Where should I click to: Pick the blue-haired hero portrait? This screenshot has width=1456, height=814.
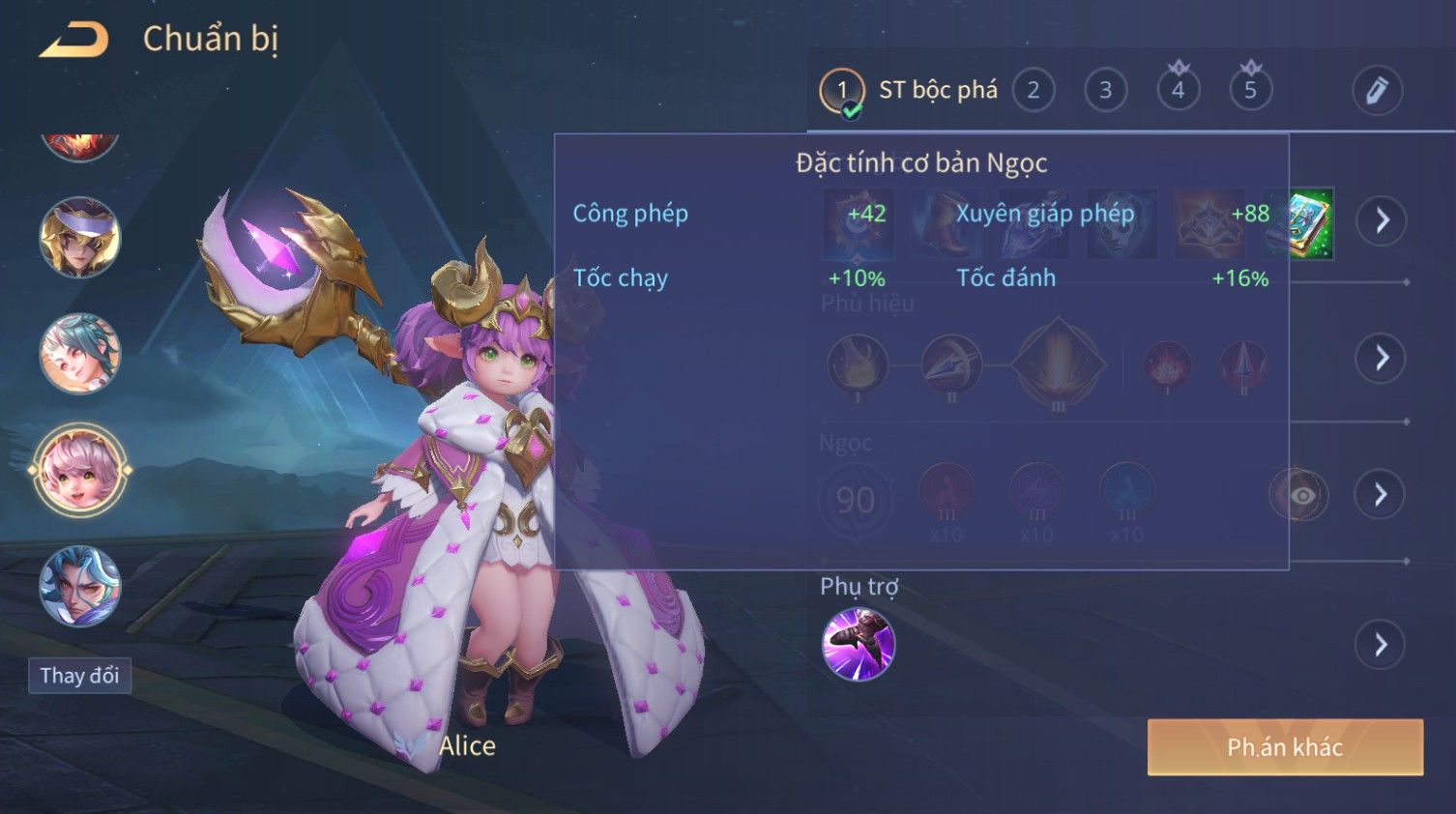coord(79,587)
